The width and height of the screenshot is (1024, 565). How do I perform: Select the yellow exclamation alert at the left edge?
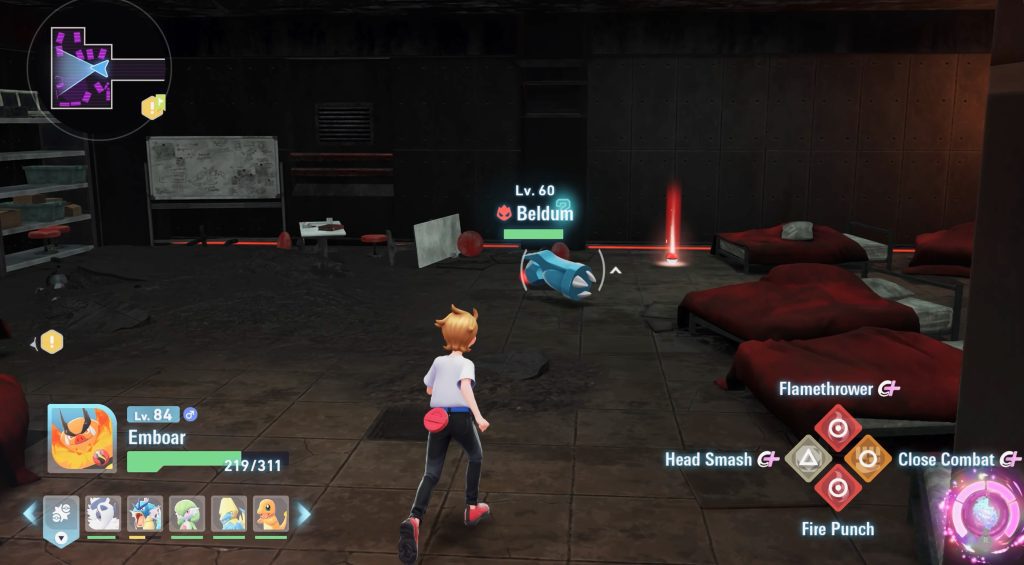(x=51, y=343)
